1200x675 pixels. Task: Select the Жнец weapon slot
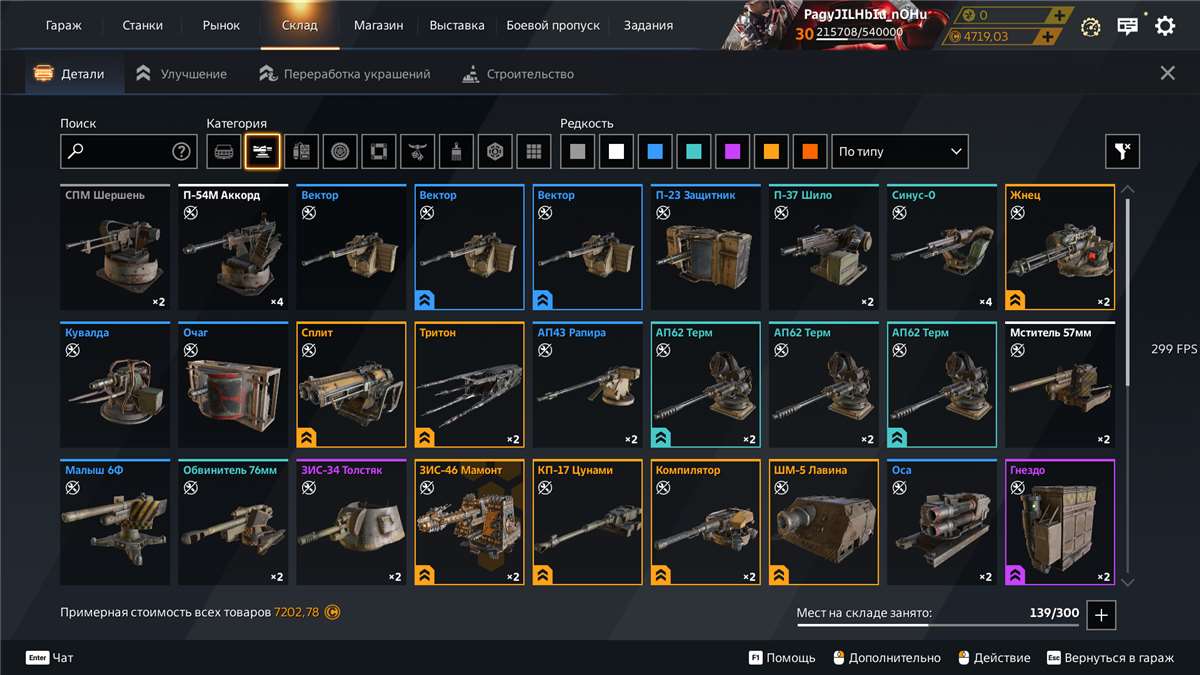point(1060,248)
